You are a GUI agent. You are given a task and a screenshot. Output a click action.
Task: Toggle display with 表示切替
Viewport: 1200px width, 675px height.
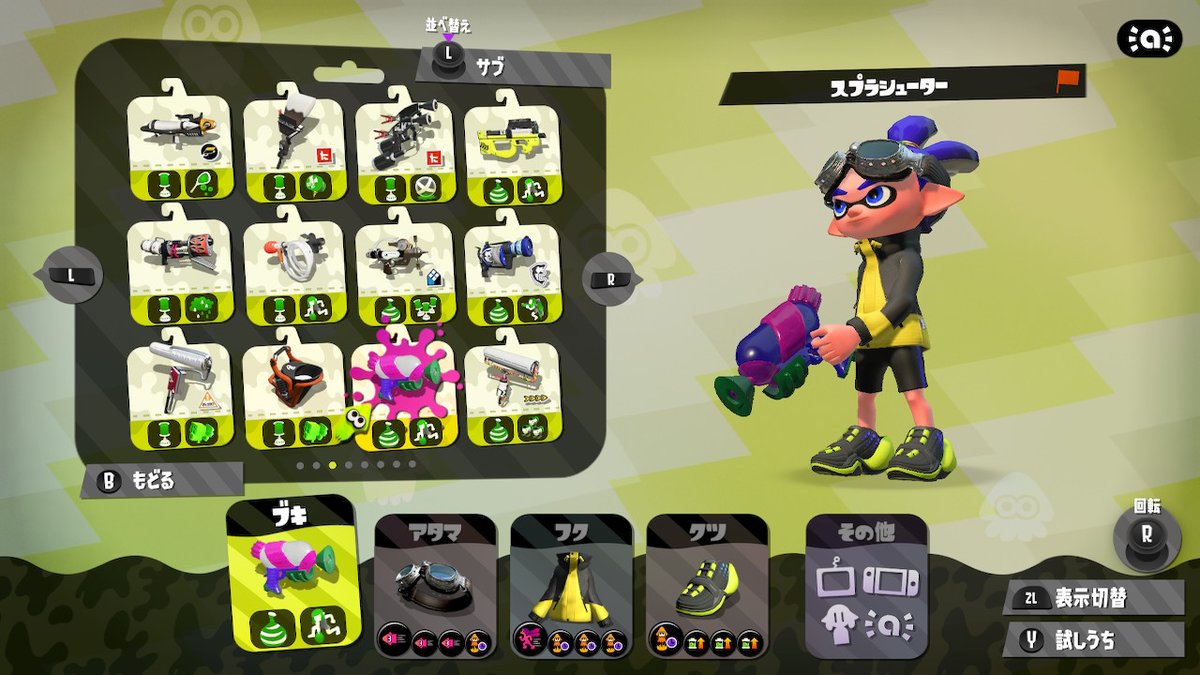point(1094,598)
